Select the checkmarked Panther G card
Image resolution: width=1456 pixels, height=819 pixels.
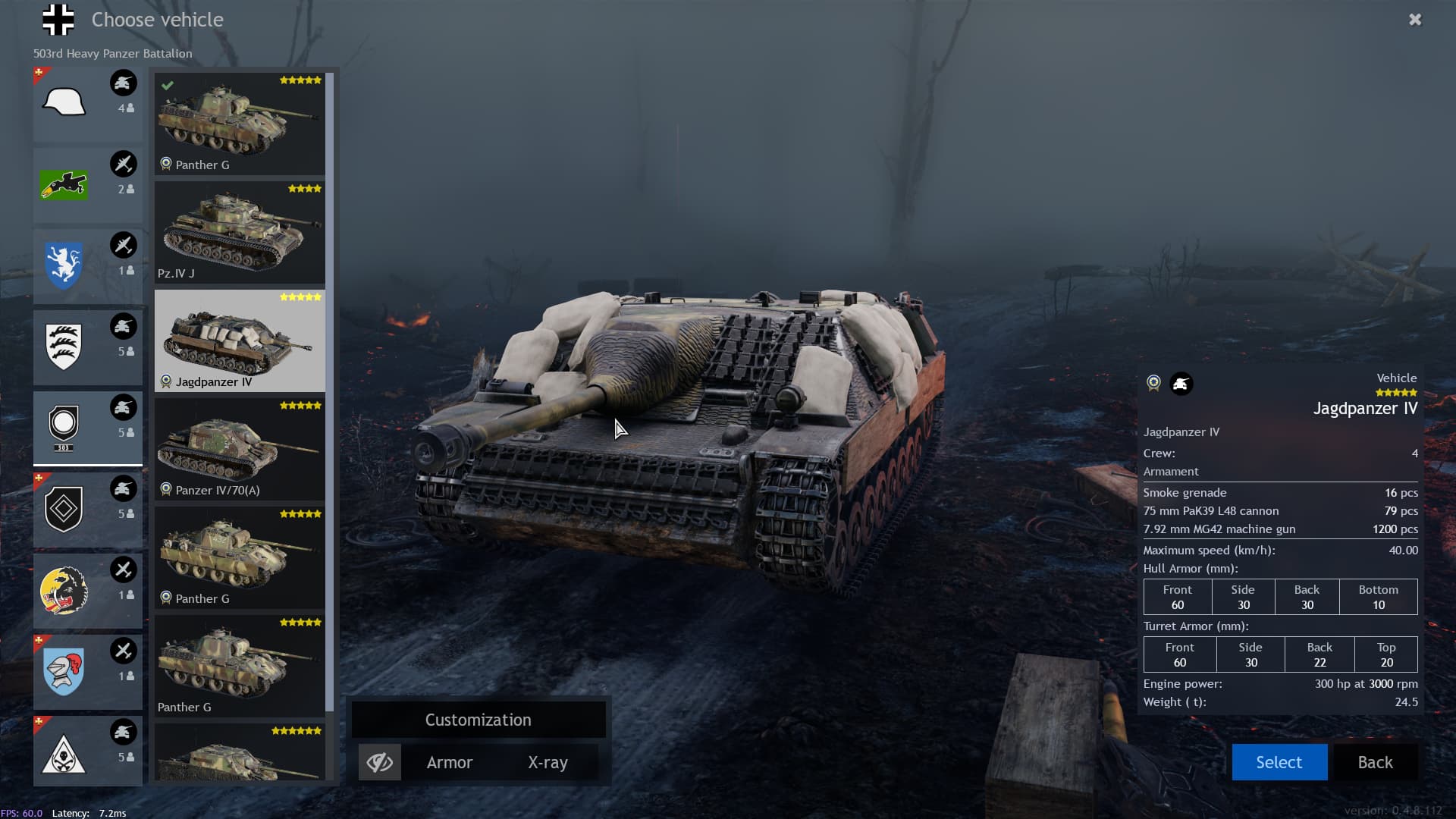(240, 124)
